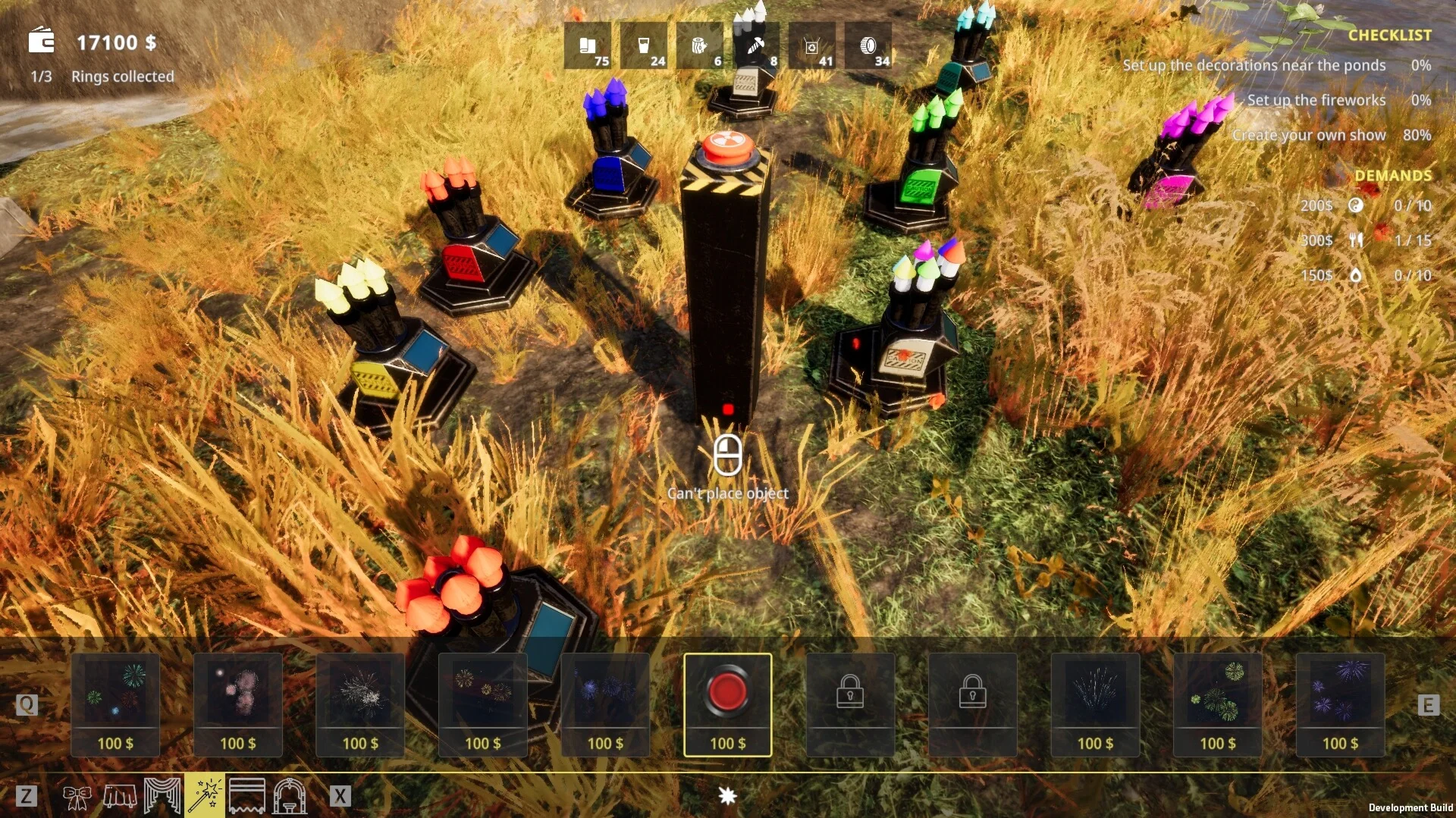Open the canopy tent category

tap(247, 796)
